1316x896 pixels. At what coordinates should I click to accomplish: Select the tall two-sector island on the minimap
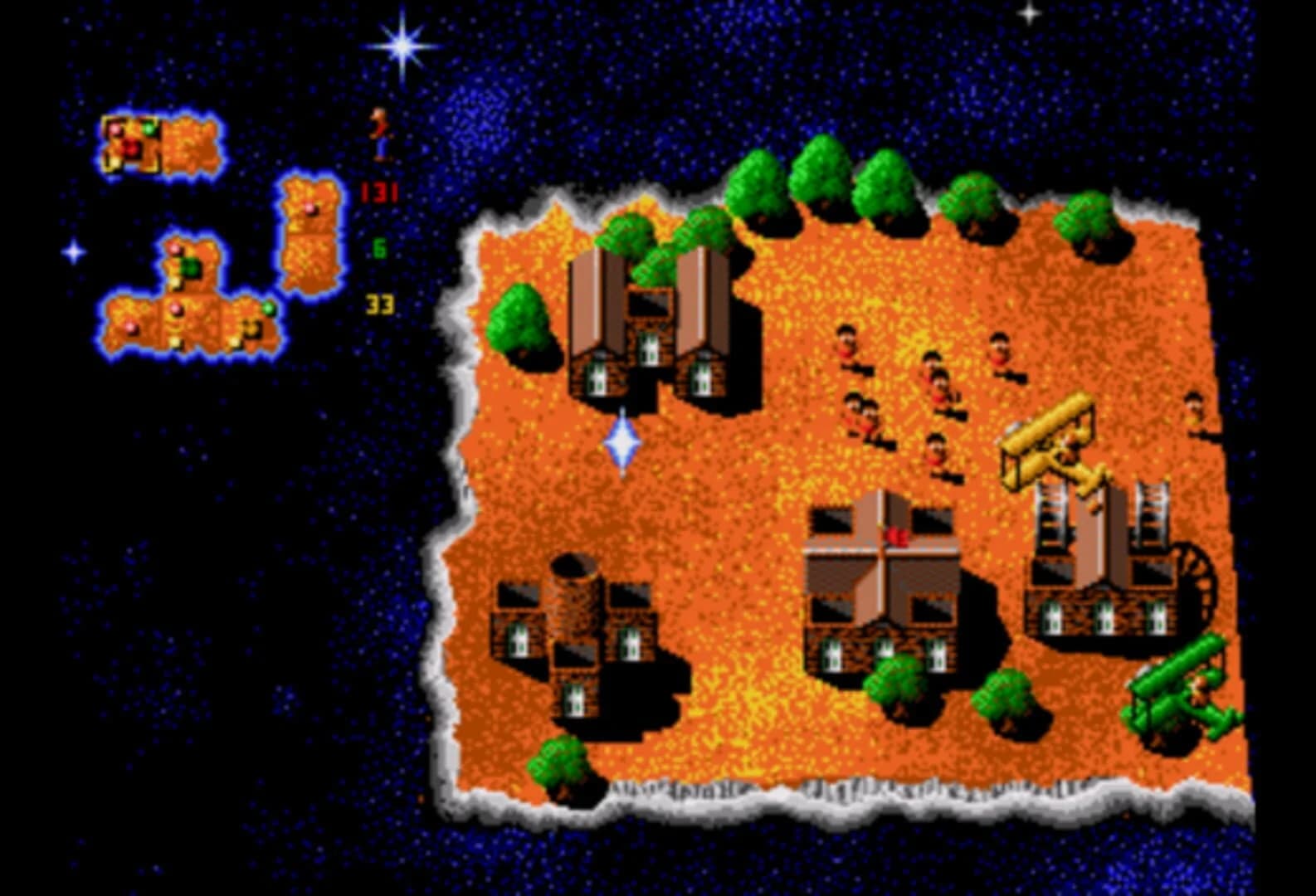click(x=310, y=234)
